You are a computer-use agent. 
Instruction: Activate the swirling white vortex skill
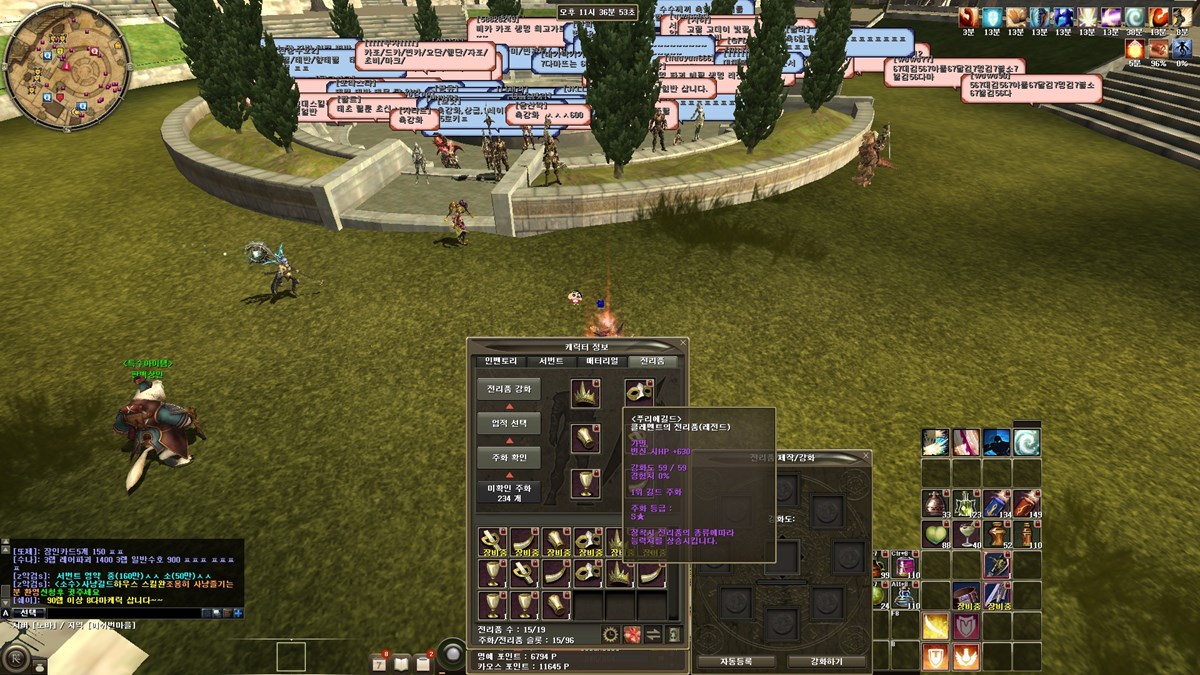tap(1027, 442)
